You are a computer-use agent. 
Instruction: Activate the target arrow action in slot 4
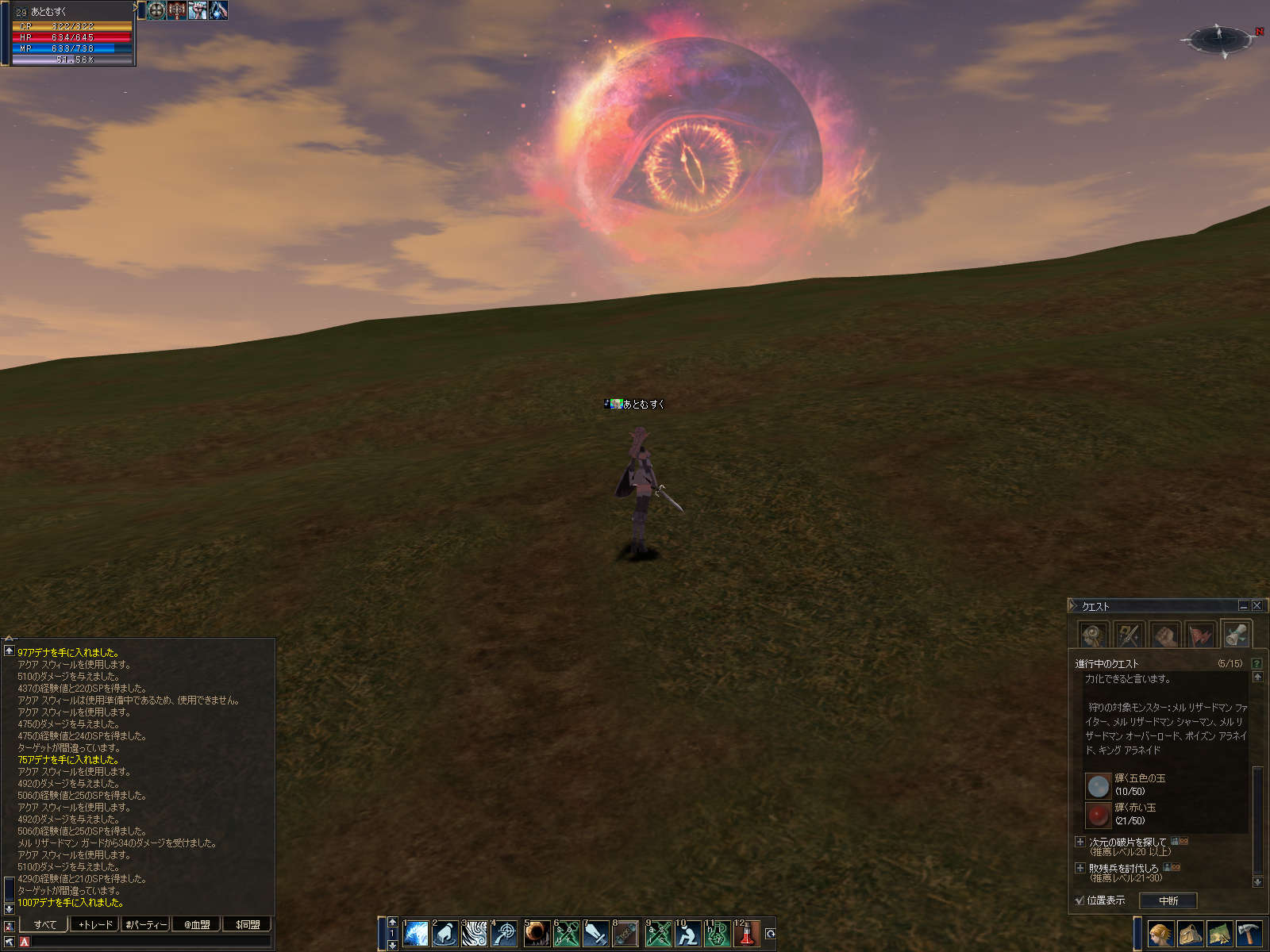tap(505, 934)
